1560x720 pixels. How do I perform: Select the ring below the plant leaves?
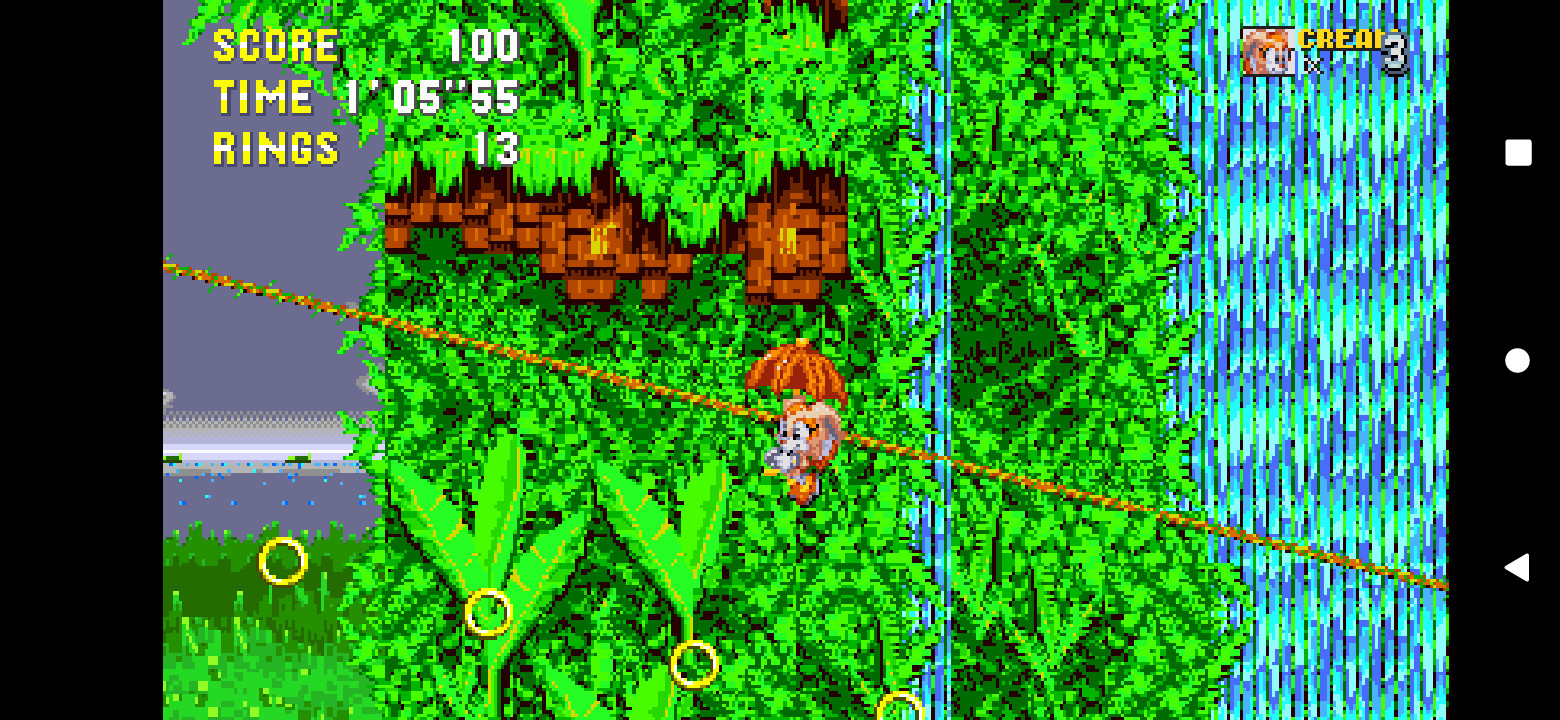point(489,612)
